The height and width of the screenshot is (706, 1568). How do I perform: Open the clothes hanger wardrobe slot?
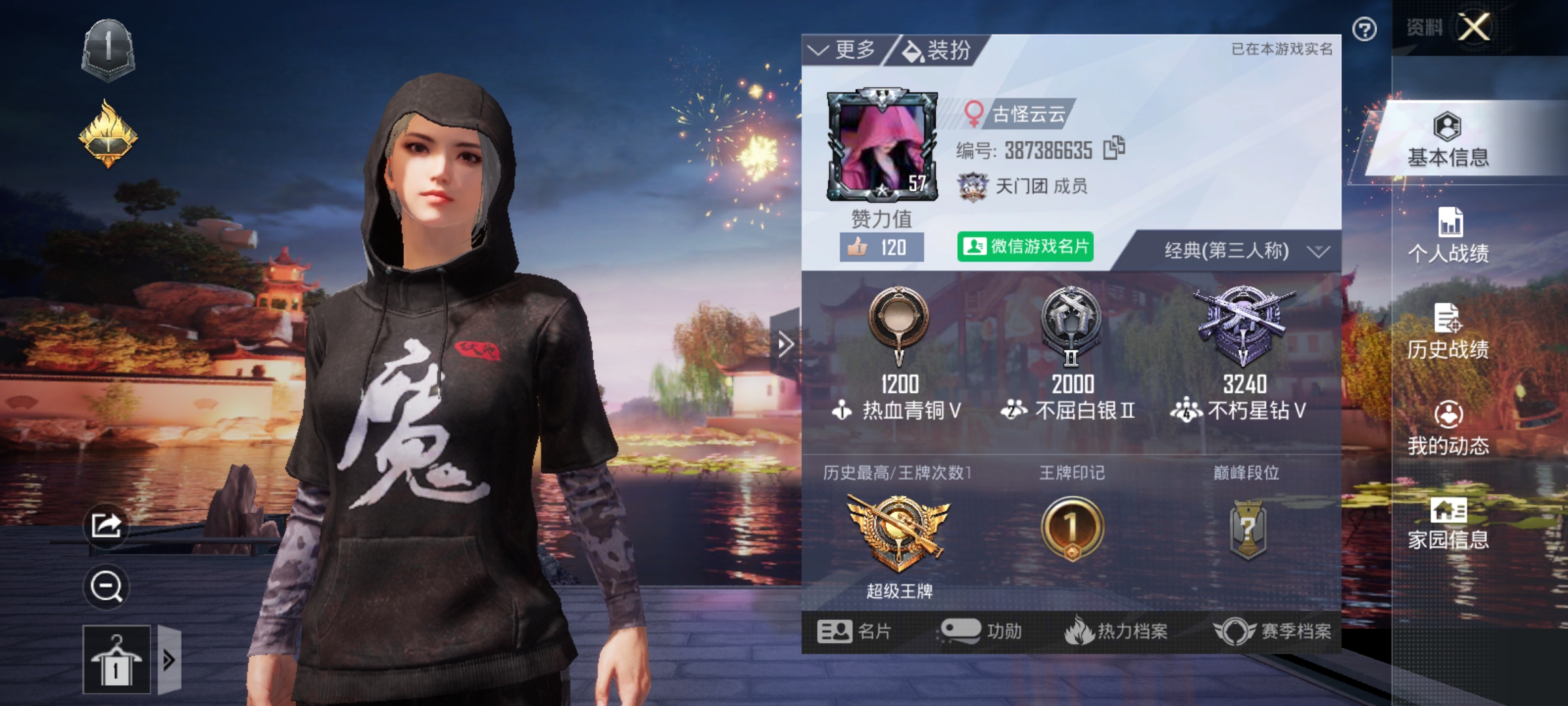[x=116, y=660]
